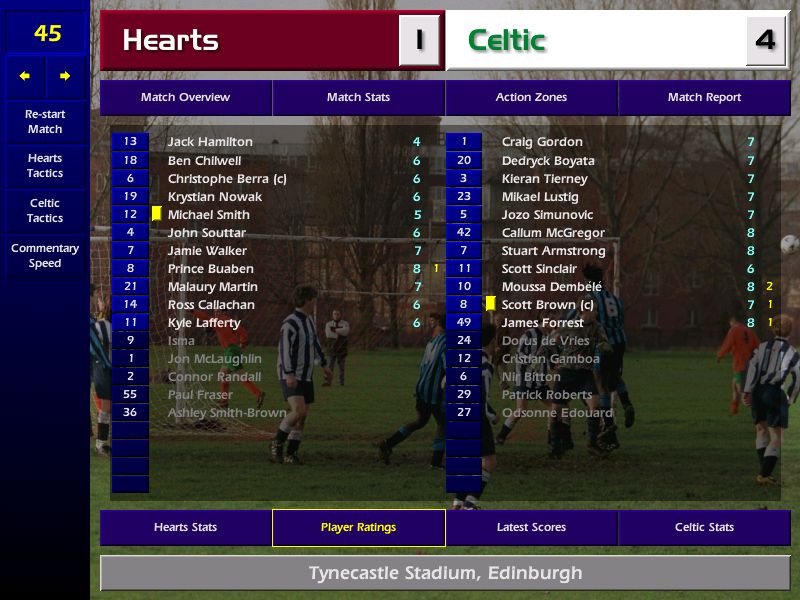Image resolution: width=800 pixels, height=600 pixels.
Task: Open the Match Report
Action: [x=704, y=97]
